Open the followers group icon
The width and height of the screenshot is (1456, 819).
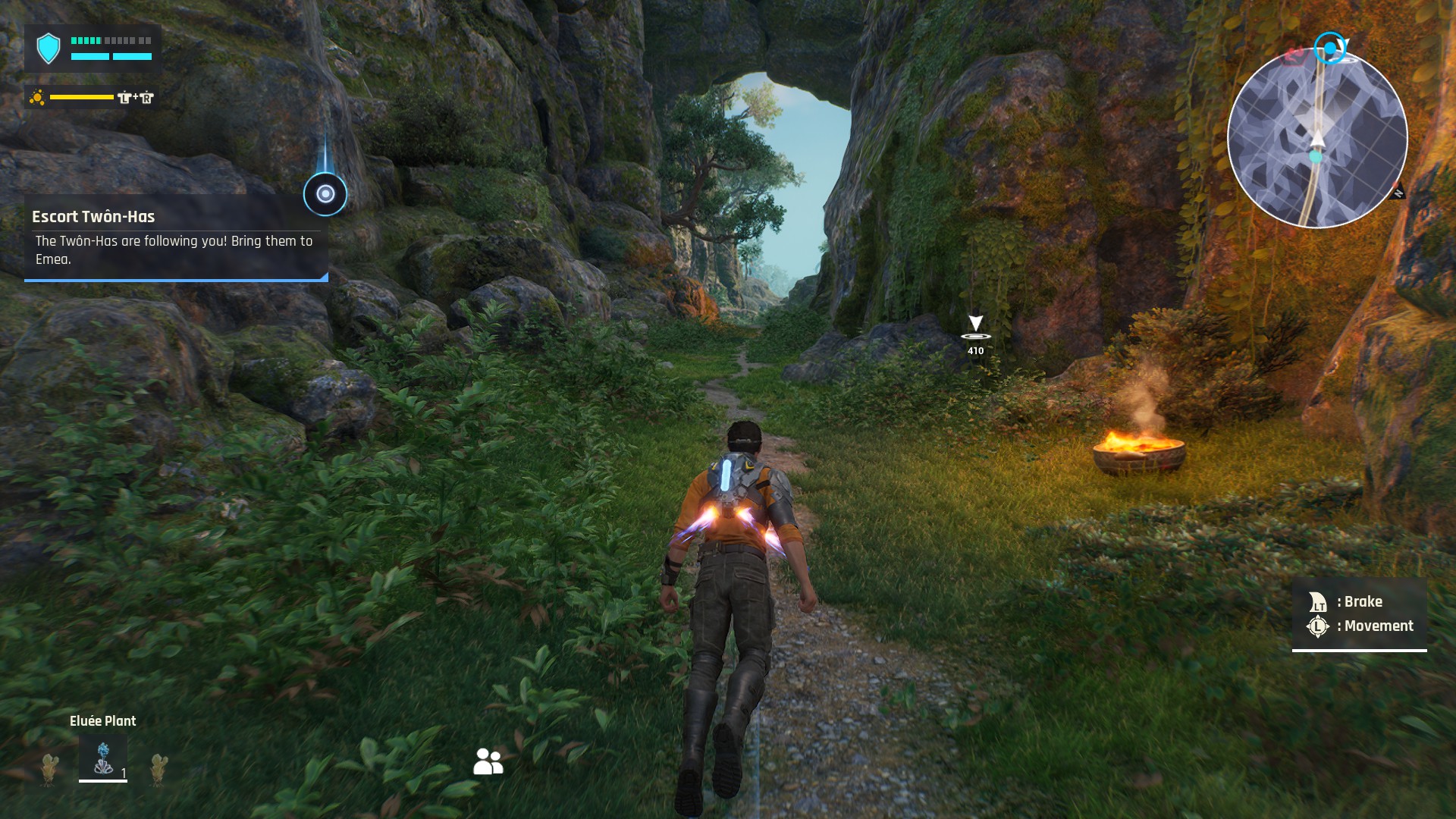click(488, 761)
